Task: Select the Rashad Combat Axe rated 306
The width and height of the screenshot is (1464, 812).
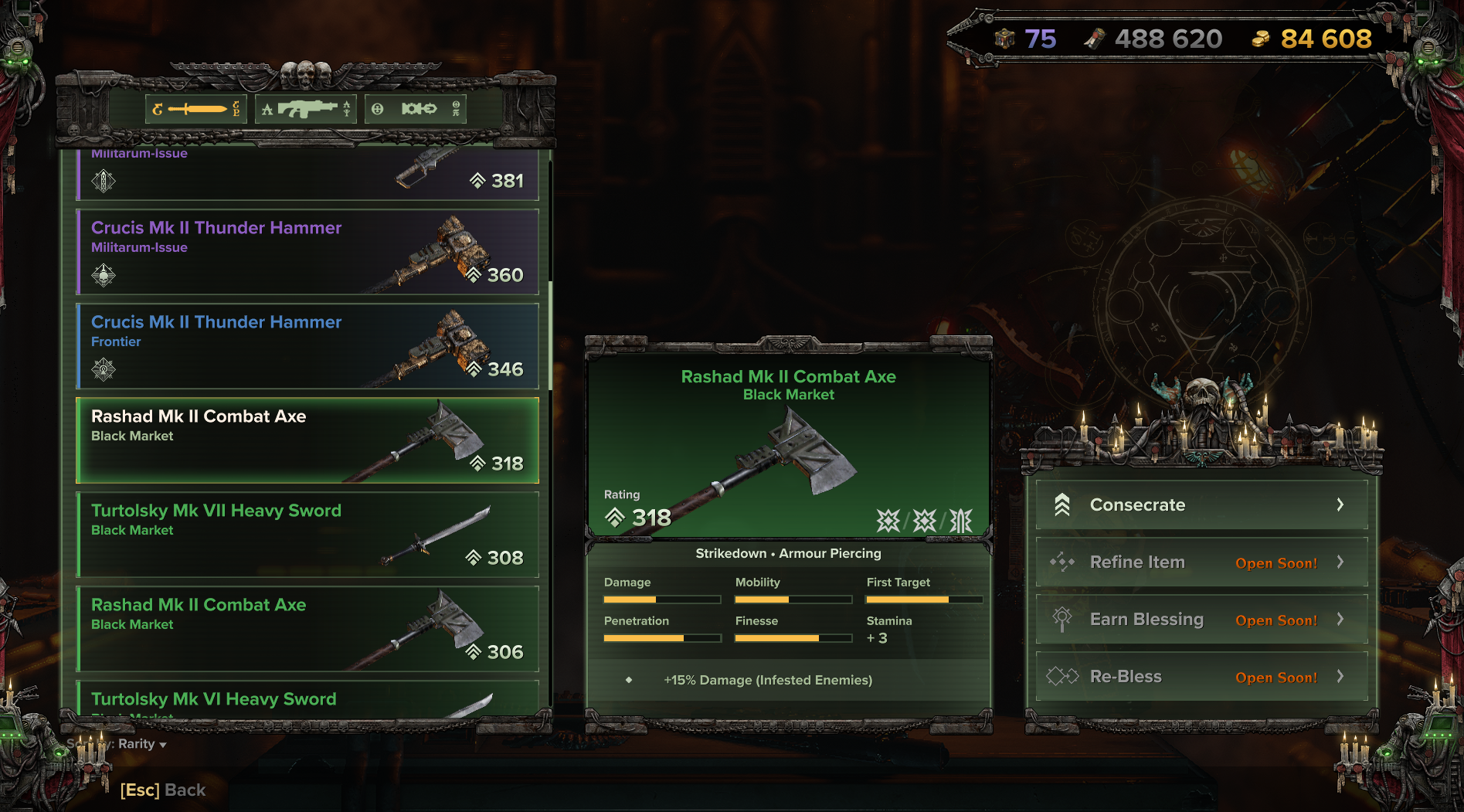Action: (307, 629)
